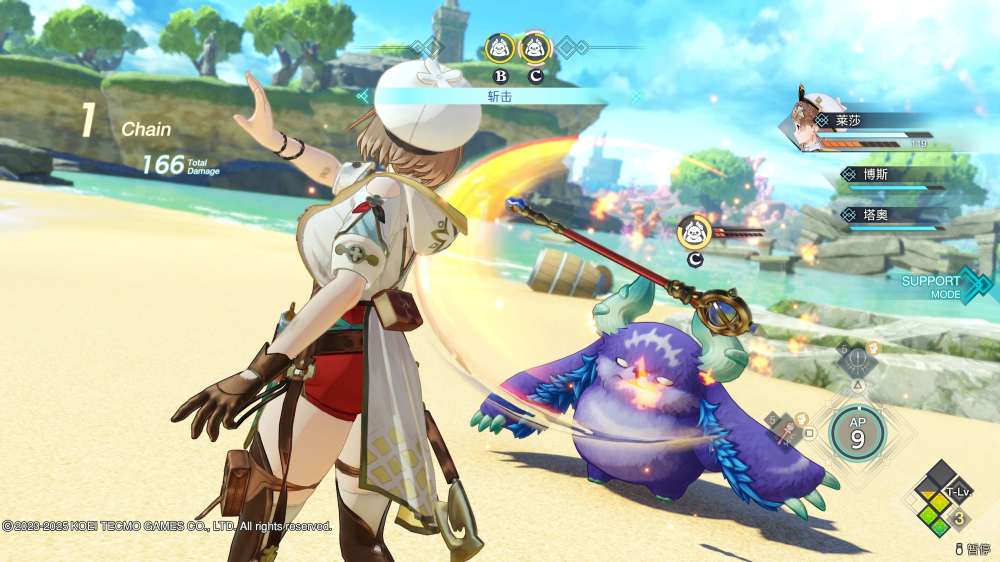Use the square-slot staff skill icon
Viewport: 1000px width, 562px height.
(x=787, y=428)
